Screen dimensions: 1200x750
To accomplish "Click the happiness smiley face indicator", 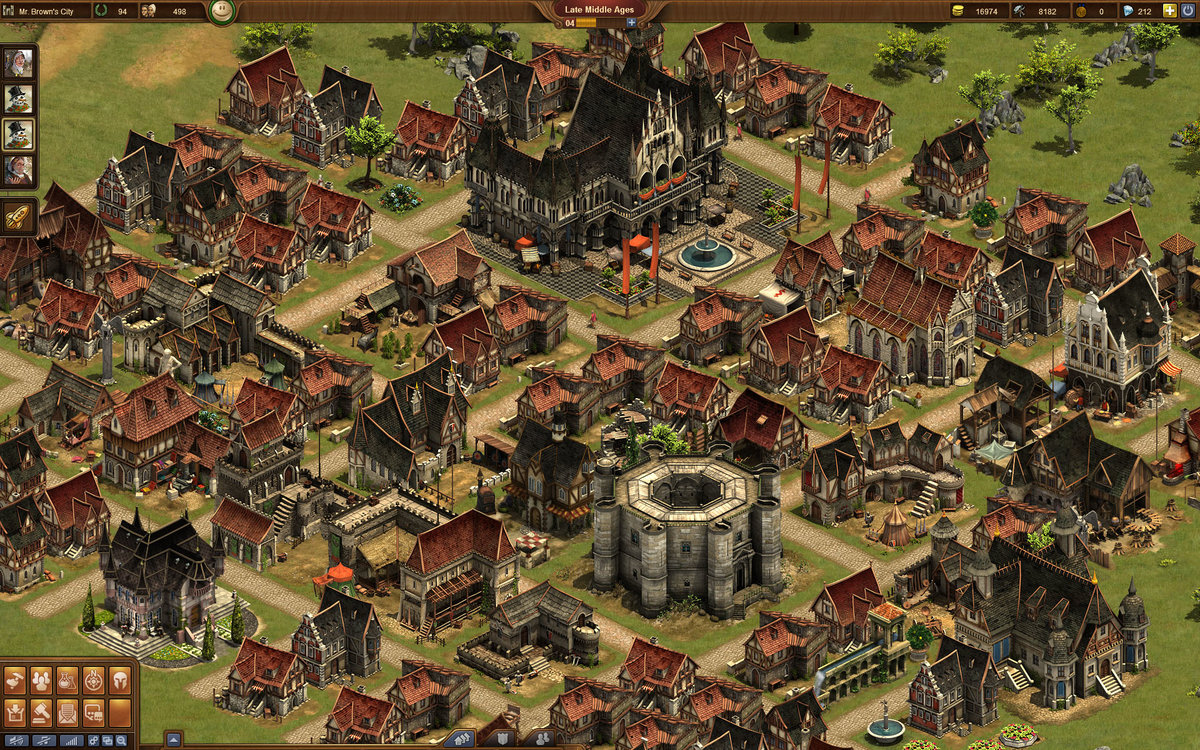I will pos(222,12).
